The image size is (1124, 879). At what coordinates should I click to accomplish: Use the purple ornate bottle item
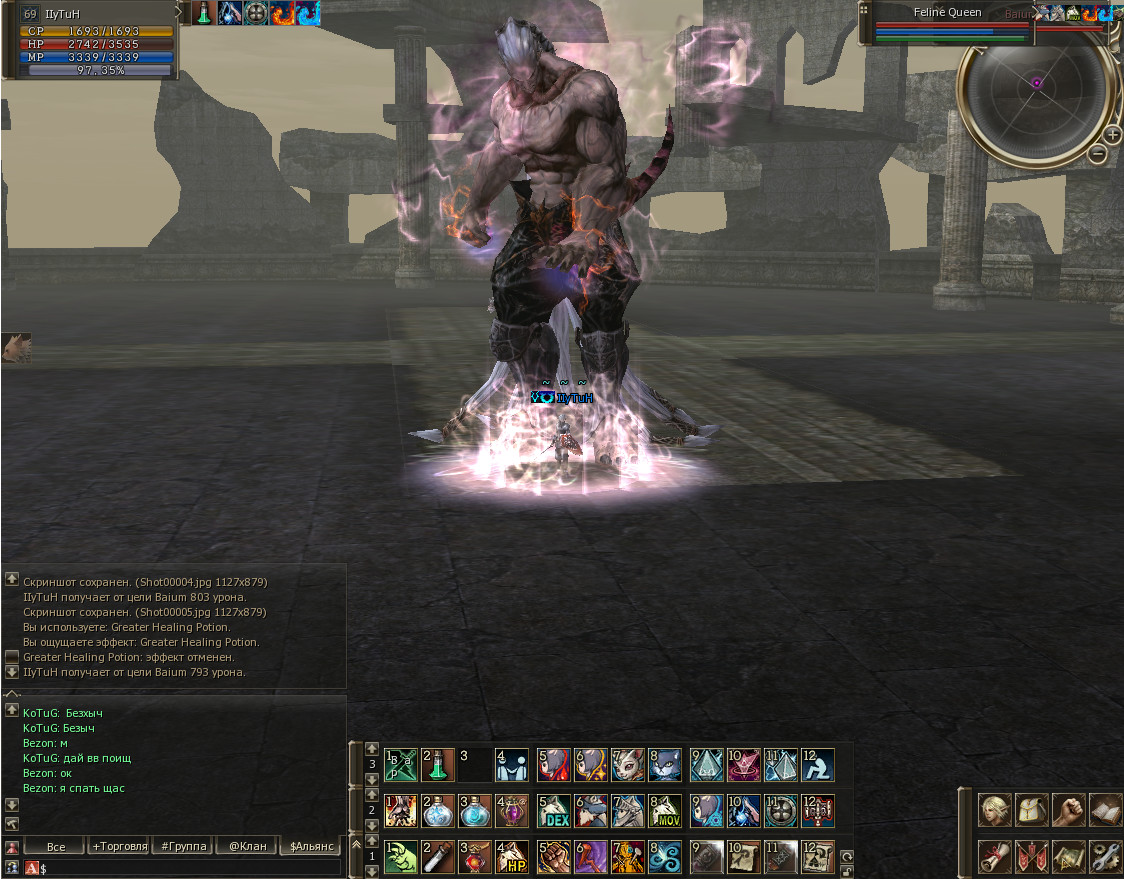513,811
